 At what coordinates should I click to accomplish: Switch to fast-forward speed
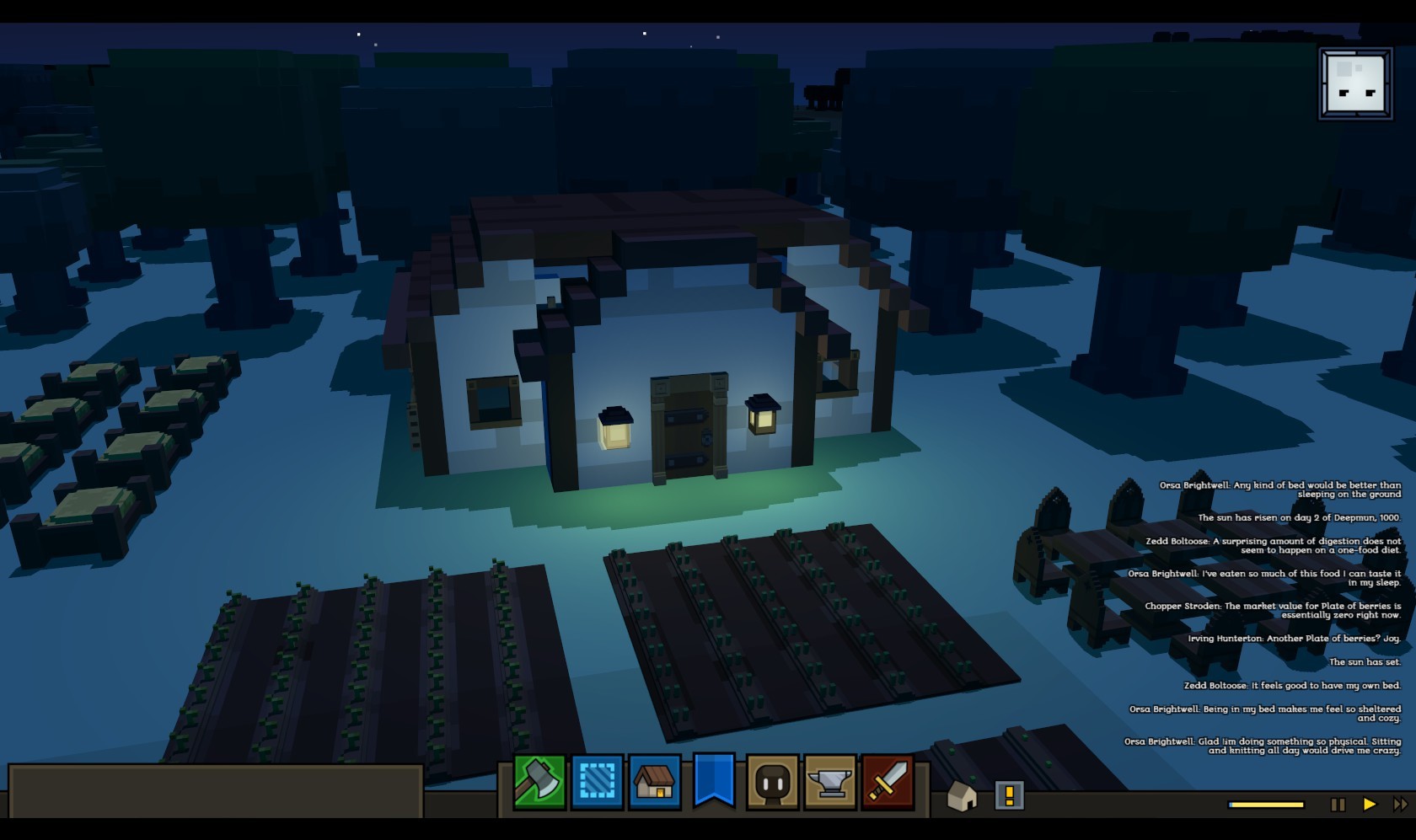(1400, 805)
